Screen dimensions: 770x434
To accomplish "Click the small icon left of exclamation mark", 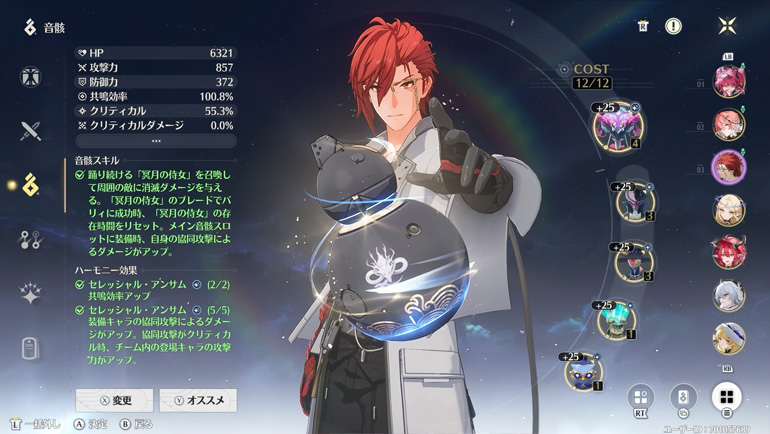I will pos(643,26).
